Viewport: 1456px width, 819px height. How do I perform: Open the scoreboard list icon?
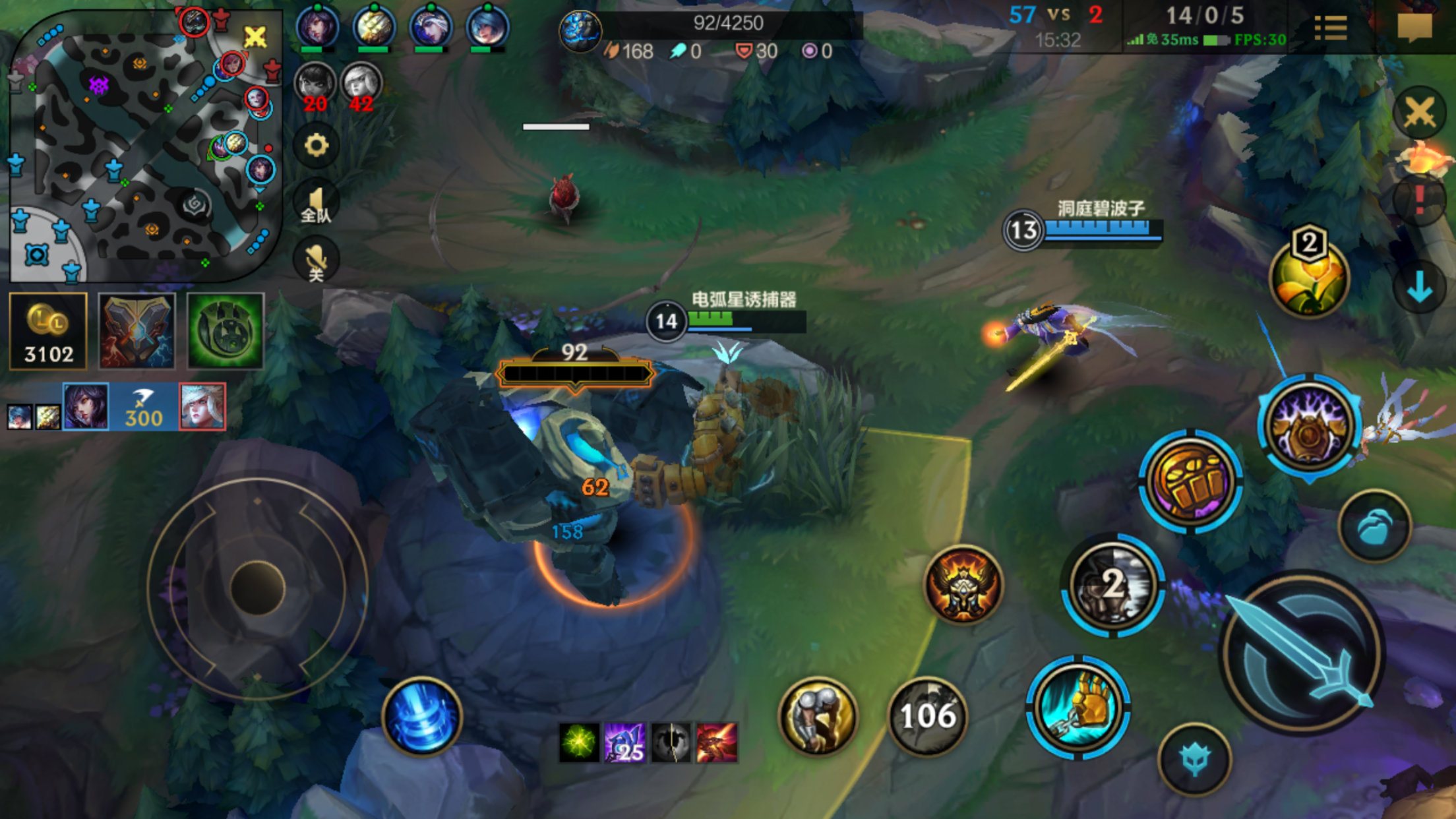tap(1330, 28)
